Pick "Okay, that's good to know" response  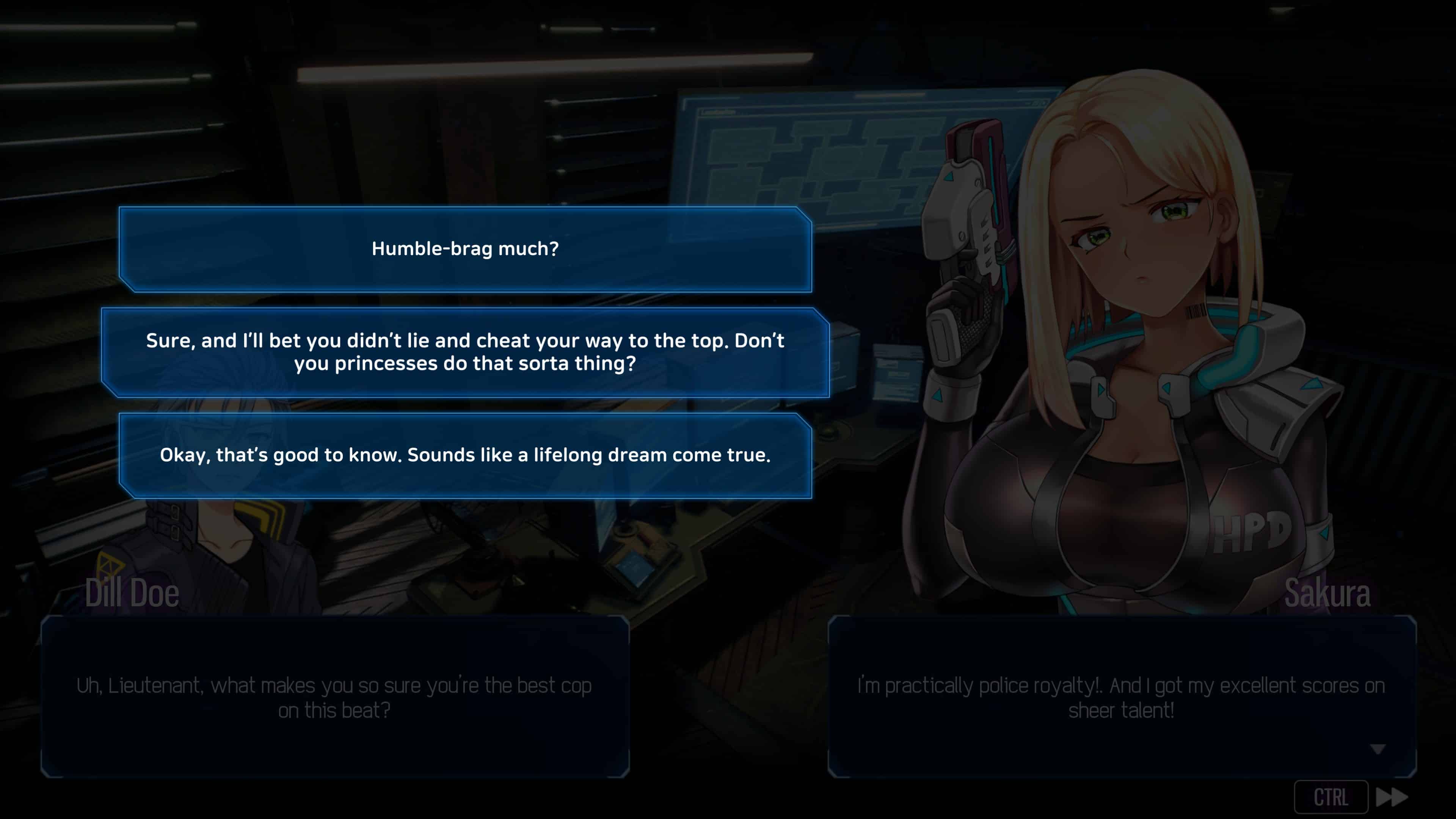(x=465, y=455)
